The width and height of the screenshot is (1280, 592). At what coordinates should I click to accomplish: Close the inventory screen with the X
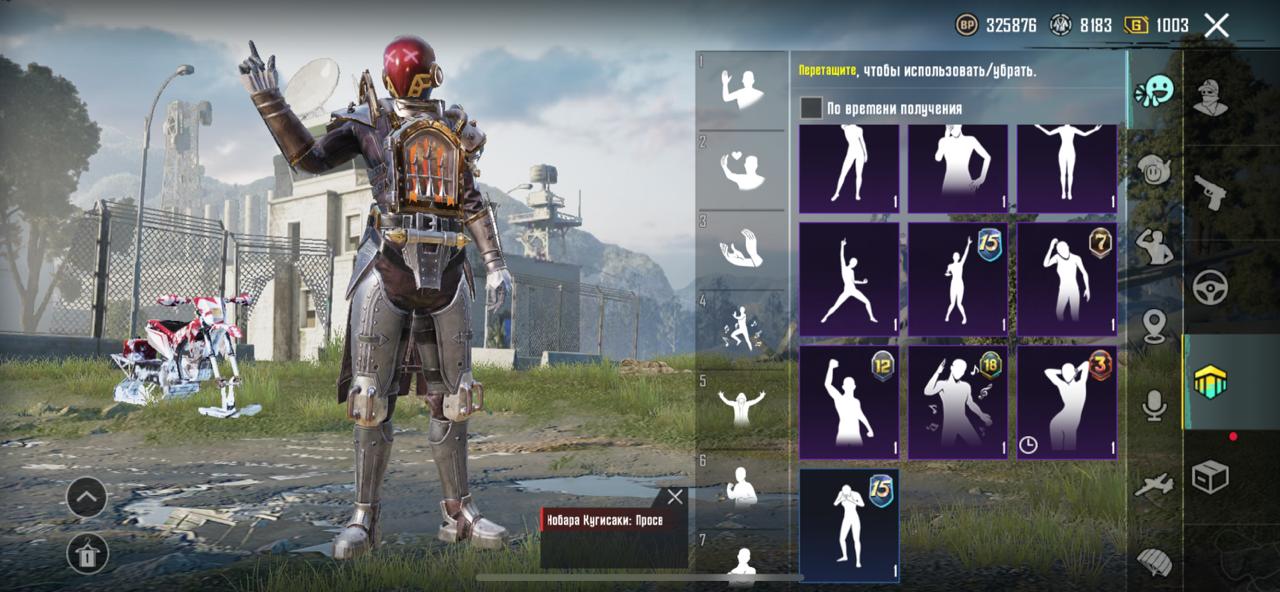click(1216, 25)
